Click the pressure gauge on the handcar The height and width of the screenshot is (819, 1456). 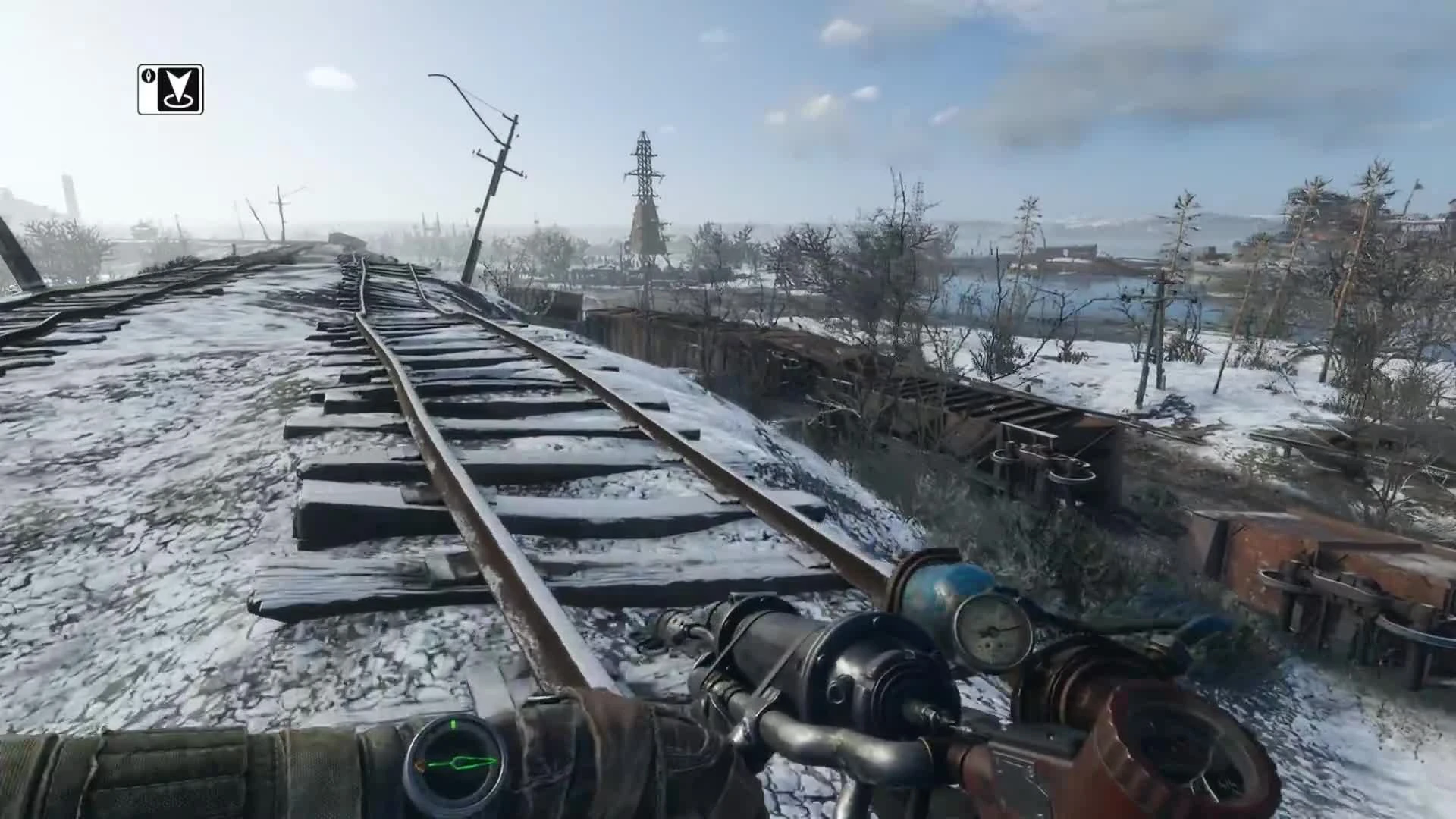click(993, 630)
